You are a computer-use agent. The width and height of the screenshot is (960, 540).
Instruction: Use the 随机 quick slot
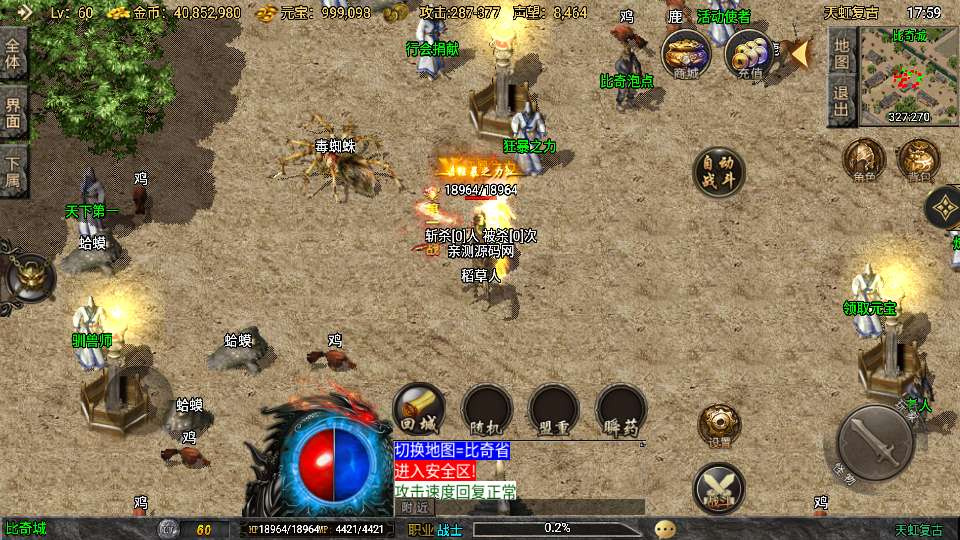click(487, 408)
